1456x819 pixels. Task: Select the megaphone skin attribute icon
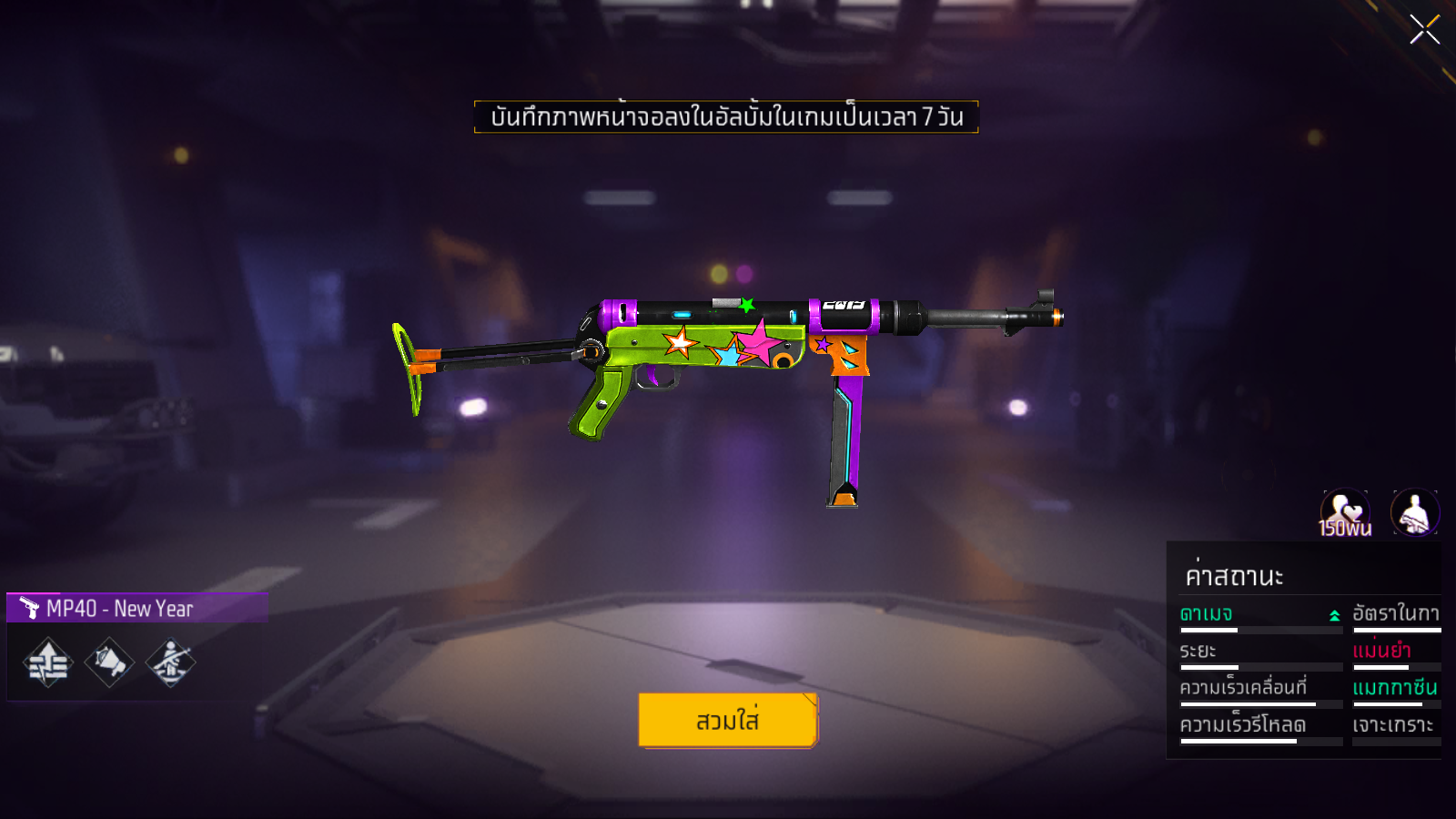coord(109,662)
